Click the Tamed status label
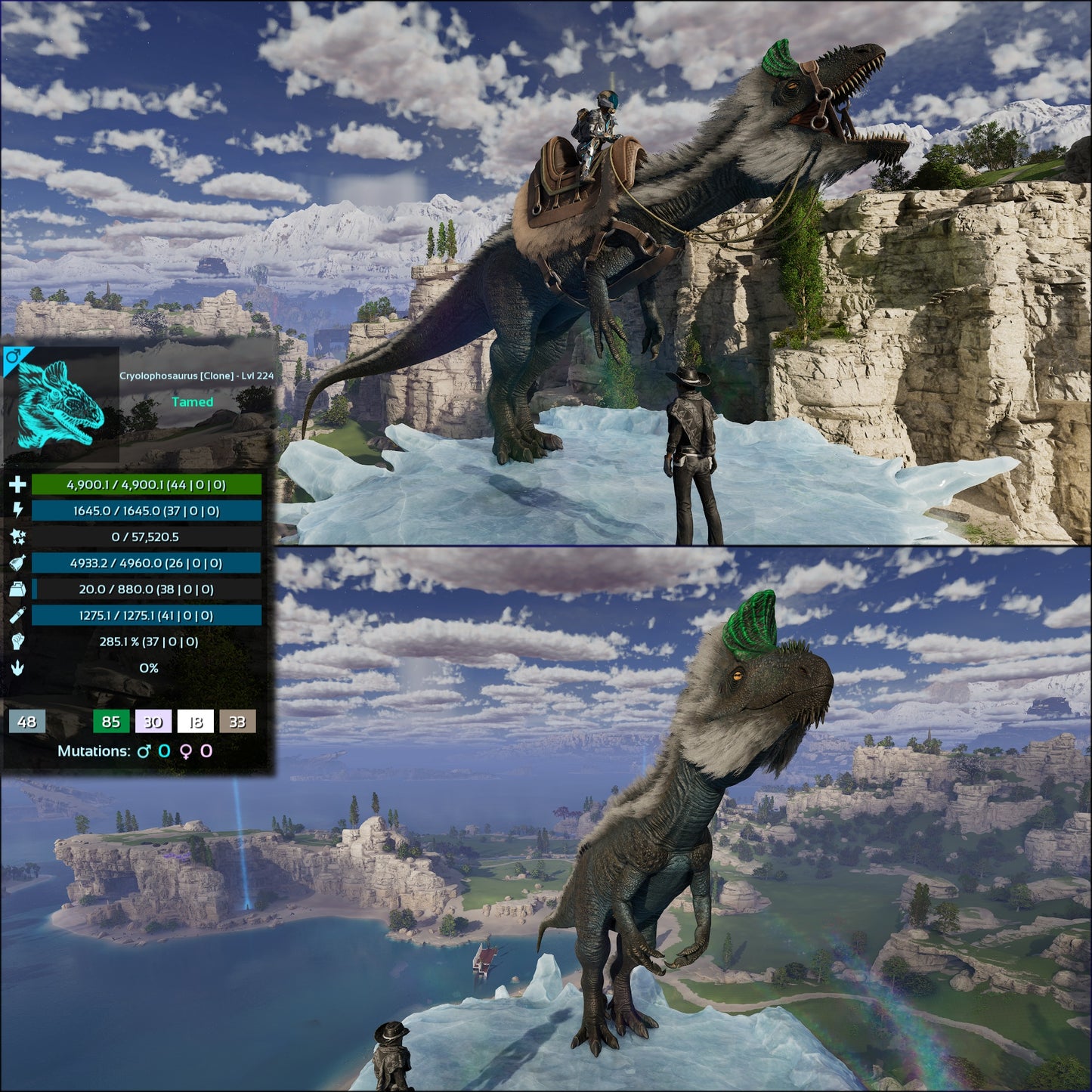Image resolution: width=1092 pixels, height=1092 pixels. coord(194,402)
